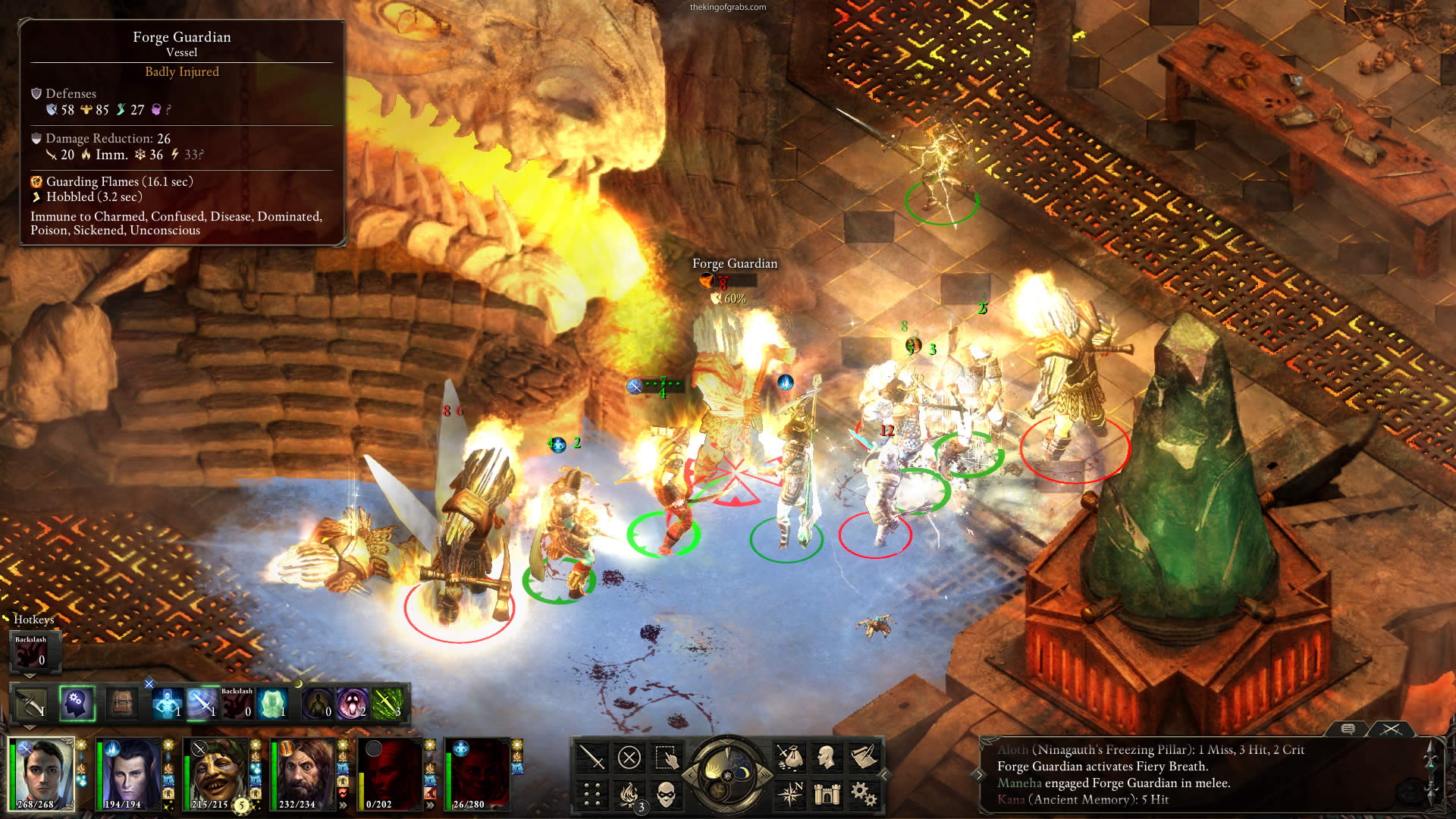Activate the head-with-gears ability icon

[77, 704]
